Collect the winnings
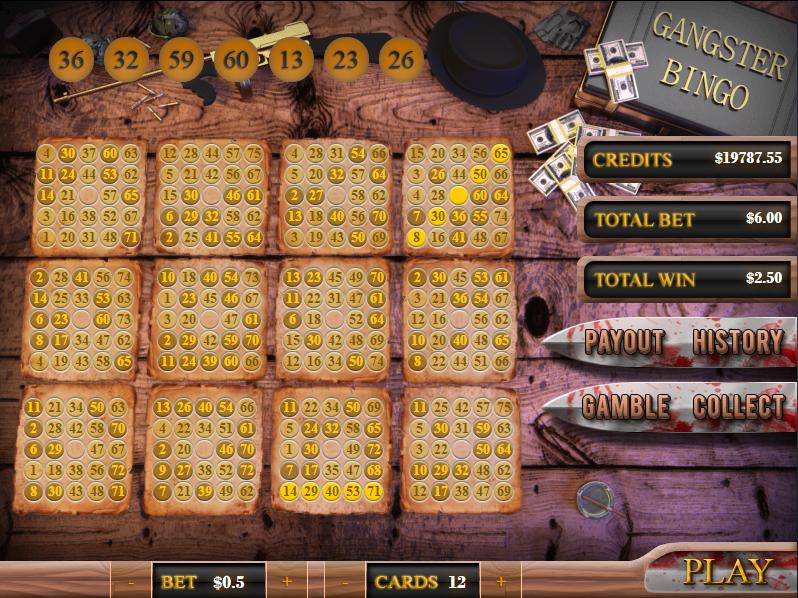Image resolution: width=798 pixels, height=598 pixels. [x=738, y=407]
